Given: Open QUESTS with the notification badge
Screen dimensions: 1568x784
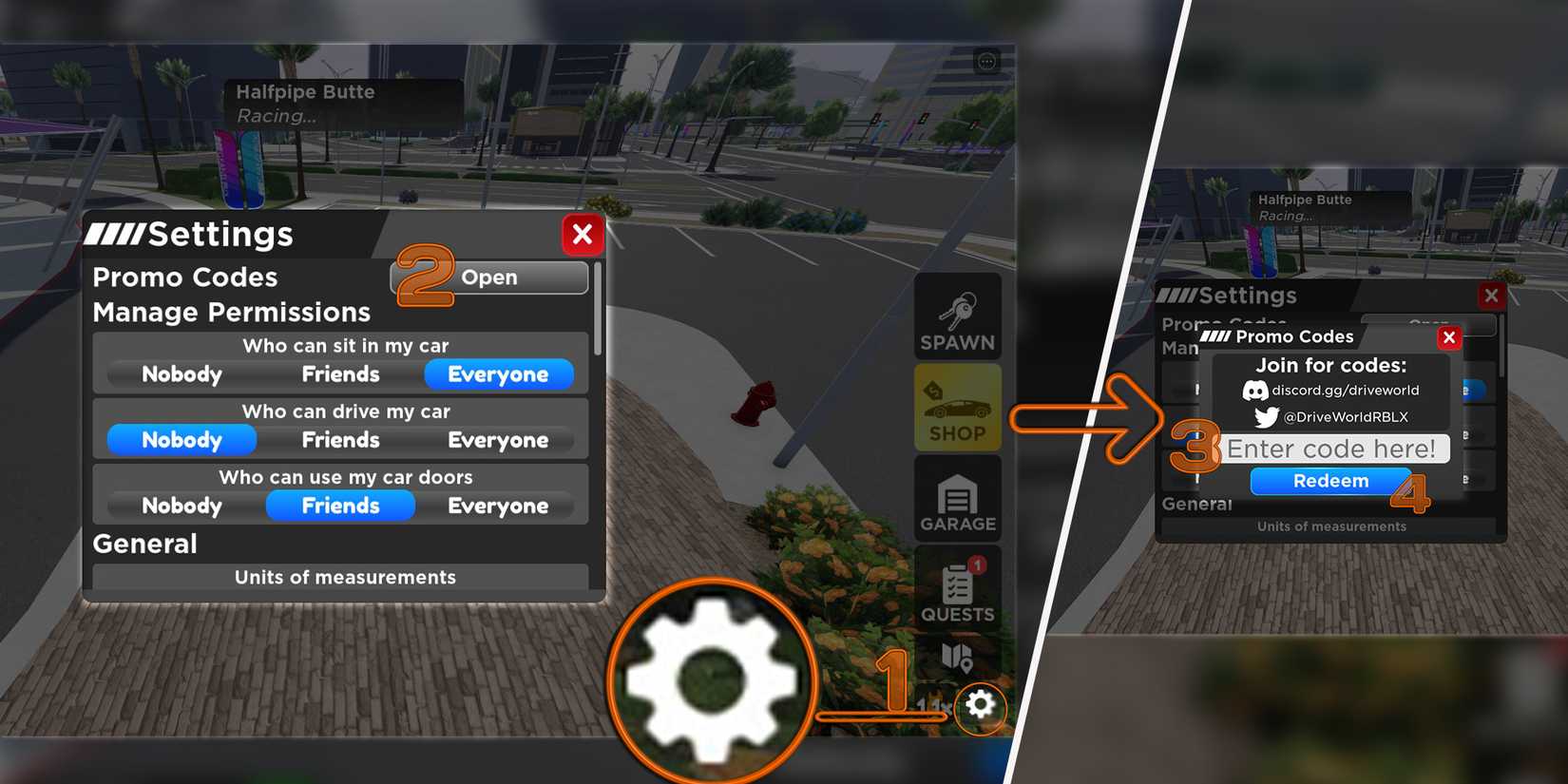Looking at the screenshot, I should pyautogui.click(x=957, y=587).
